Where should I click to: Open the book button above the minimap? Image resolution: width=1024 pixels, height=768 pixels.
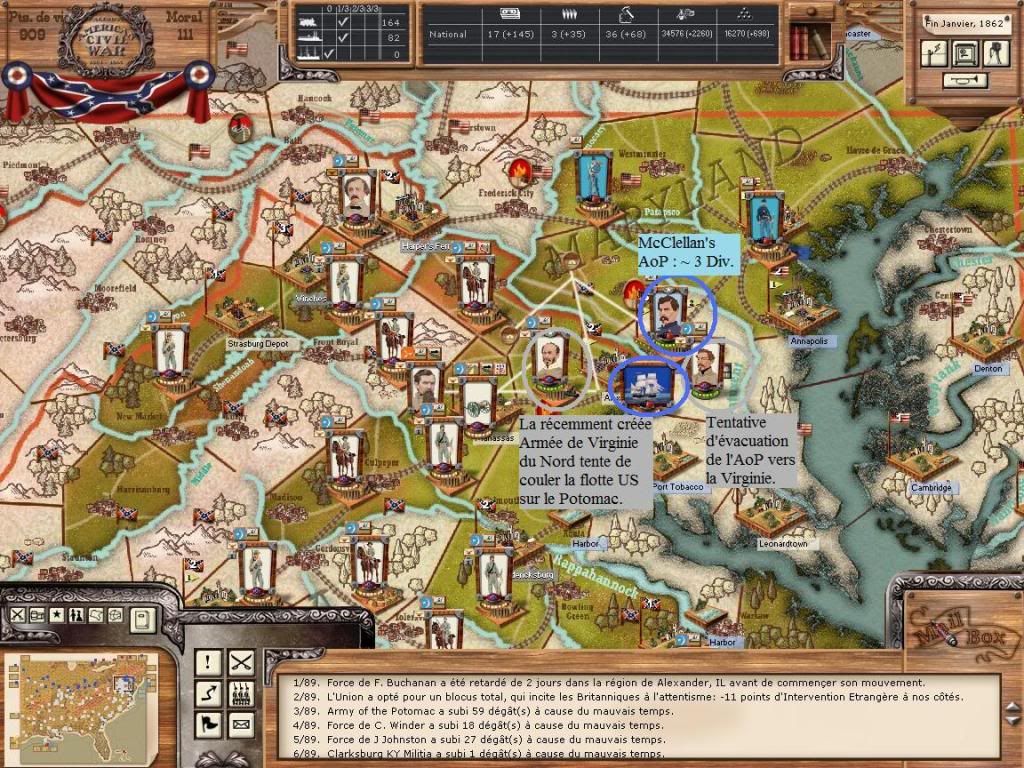pyautogui.click(x=142, y=619)
